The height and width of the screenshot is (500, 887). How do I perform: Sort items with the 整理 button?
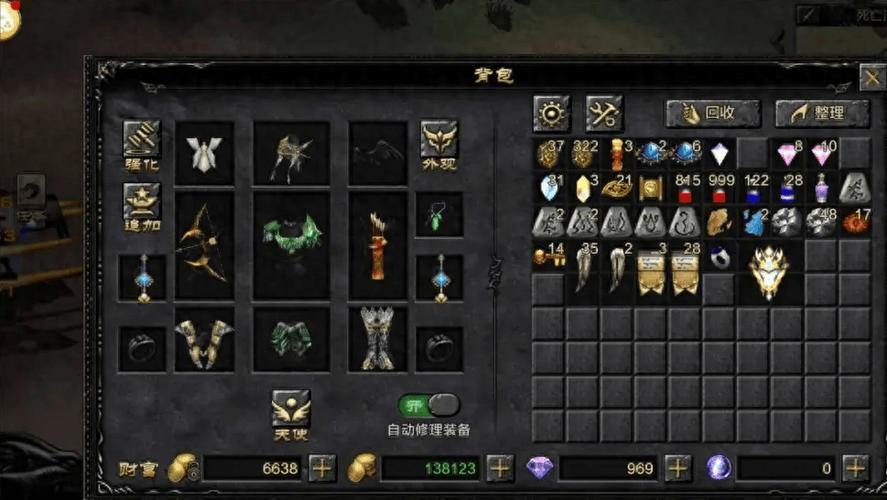821,114
